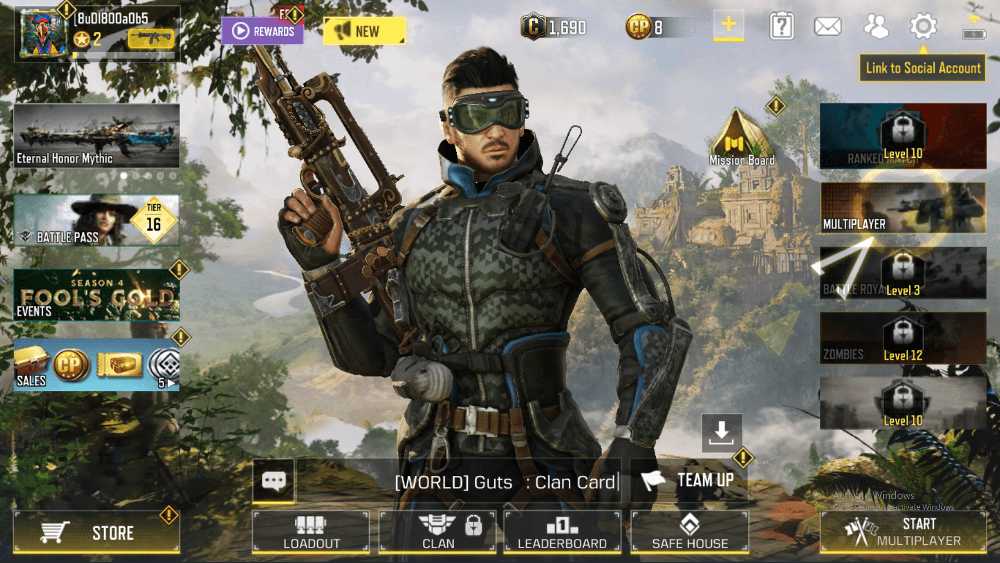Open the mail envelope icon

pos(828,27)
